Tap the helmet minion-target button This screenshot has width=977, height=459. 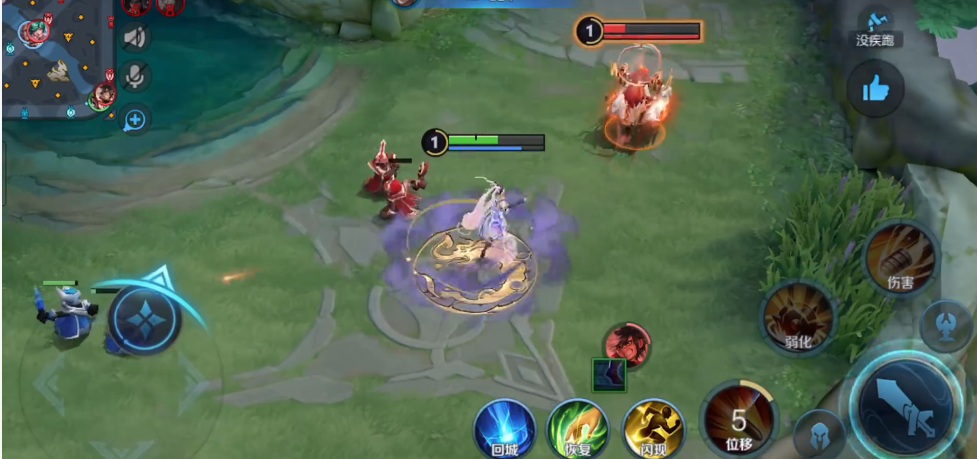pyautogui.click(x=819, y=434)
